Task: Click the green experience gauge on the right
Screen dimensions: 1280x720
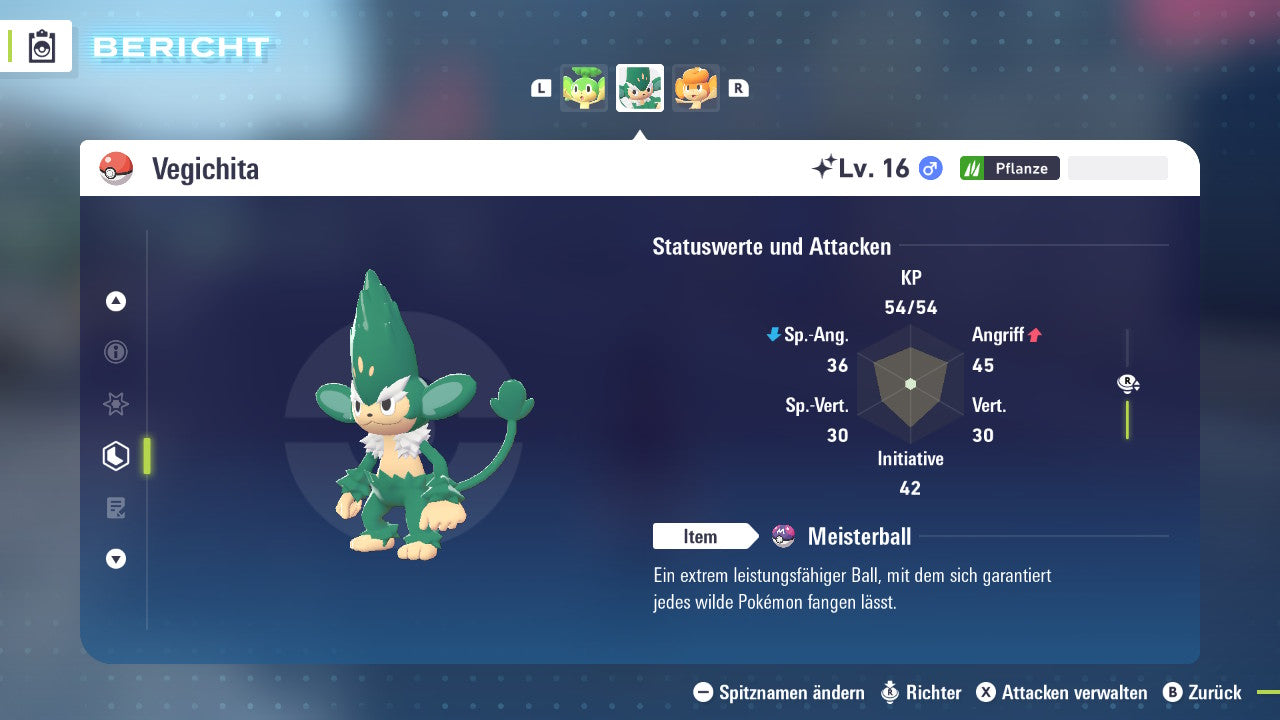Action: click(1129, 420)
